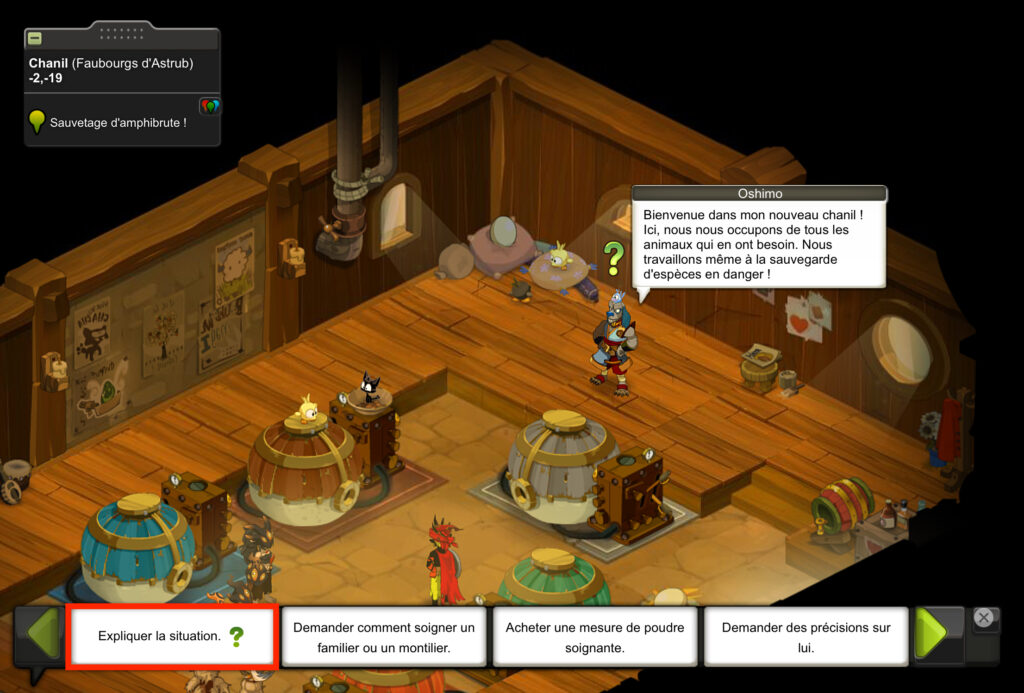Screen dimensions: 1024x693
Task: Minimize the Chanil location panel
Action: pos(35,38)
